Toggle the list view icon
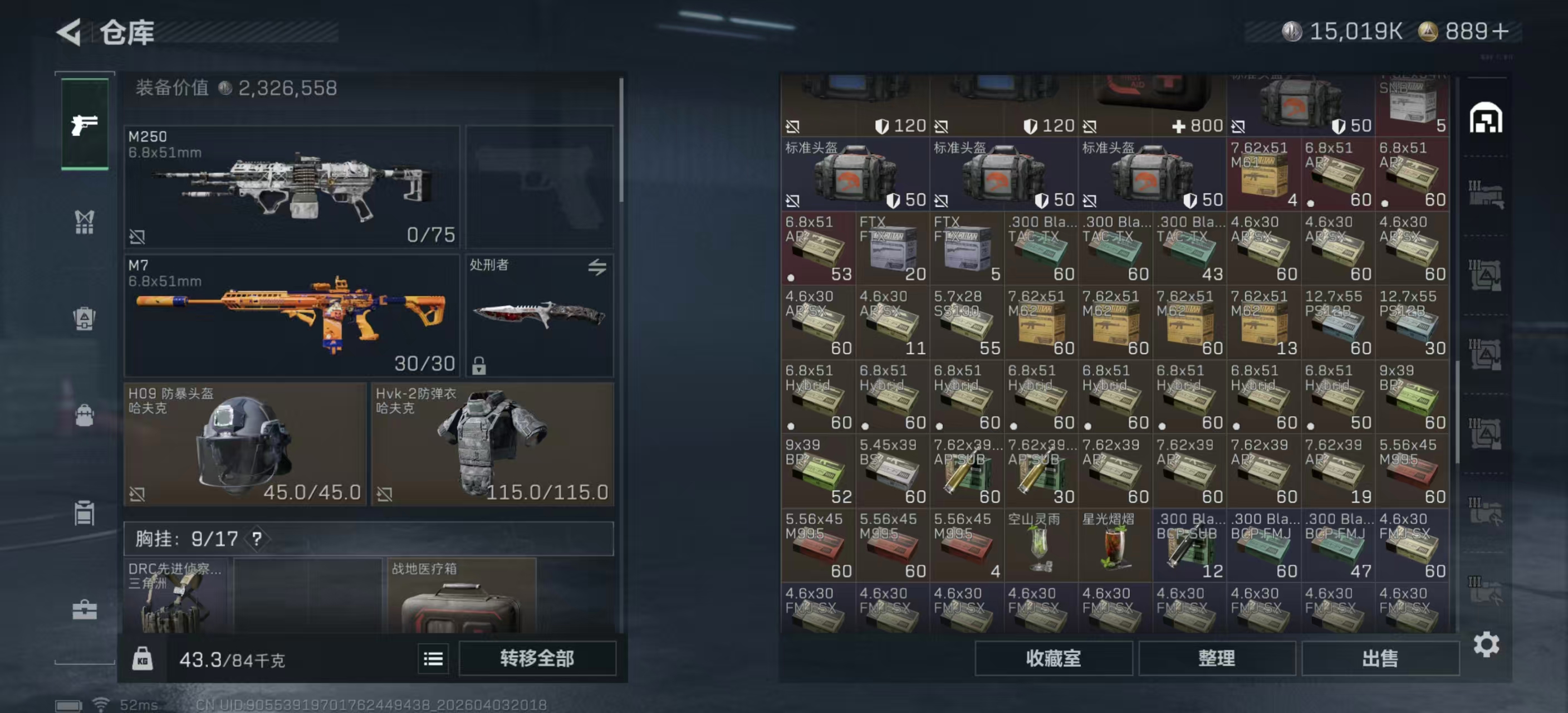Image resolution: width=1568 pixels, height=713 pixels. point(433,658)
